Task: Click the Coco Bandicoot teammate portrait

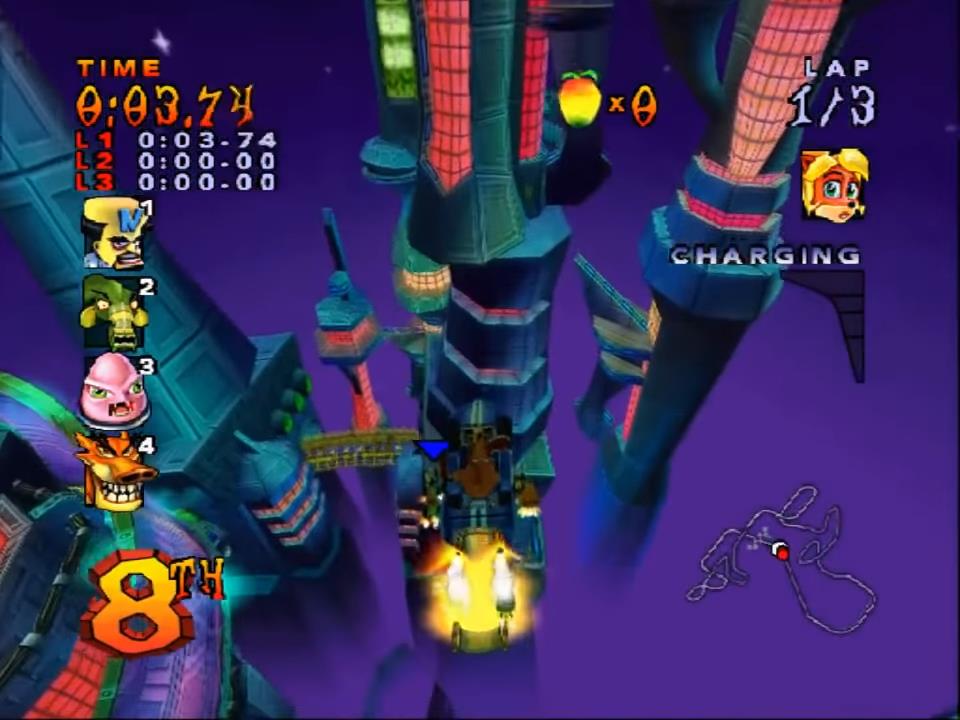Action: coord(833,185)
